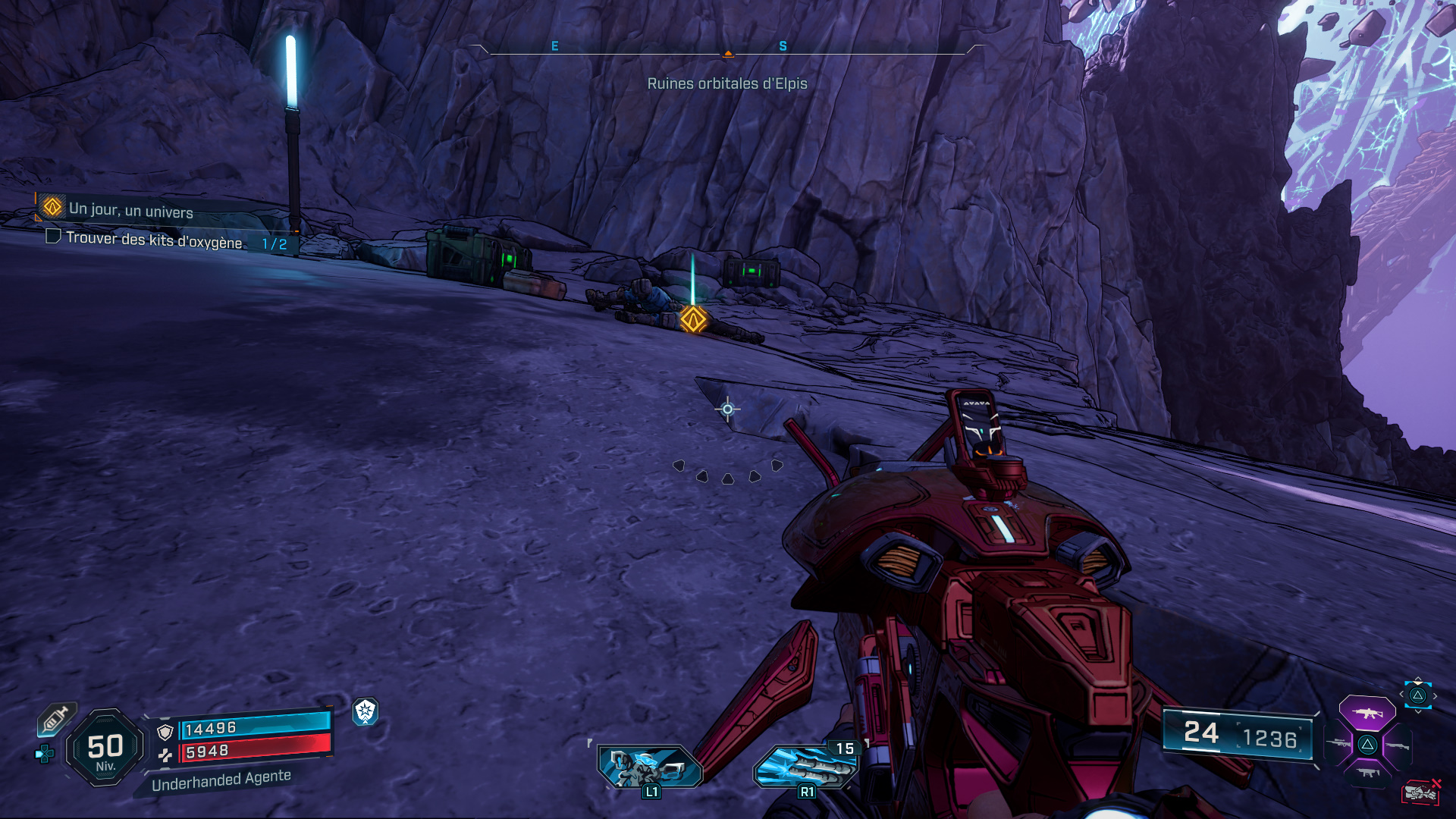Click the orange waypoint diamond on the ground
The image size is (1456, 819).
pyautogui.click(x=696, y=320)
